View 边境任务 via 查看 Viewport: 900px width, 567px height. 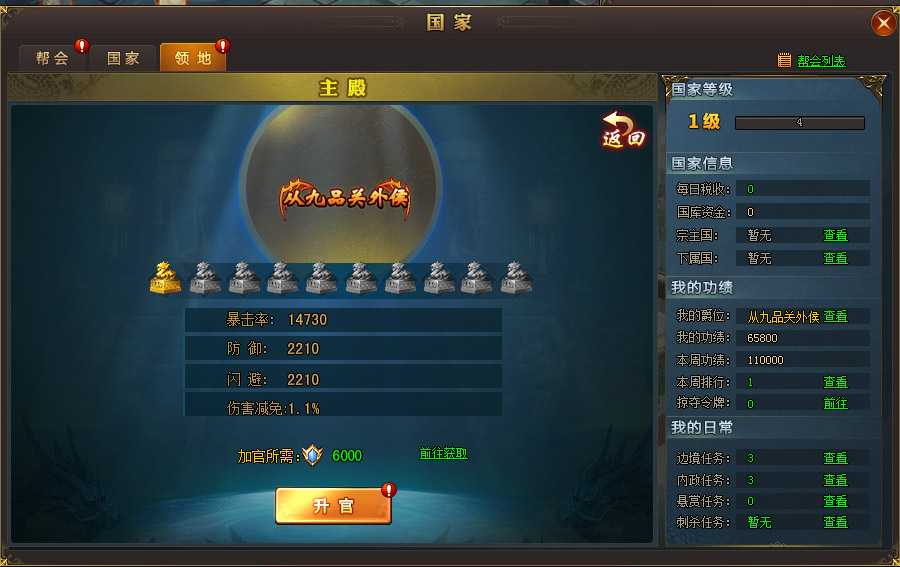click(835, 458)
